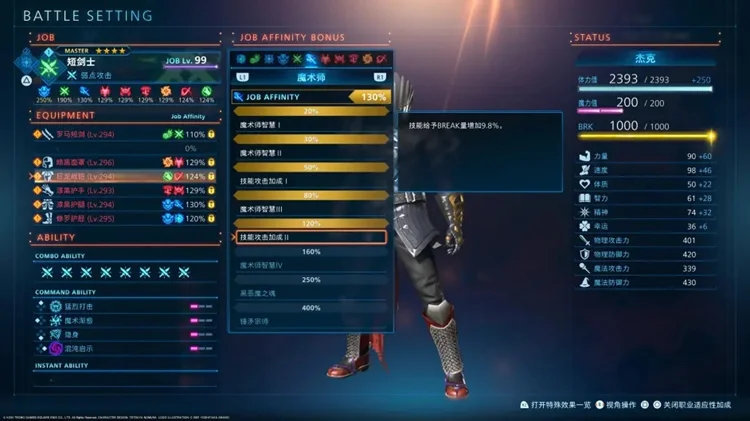Click the highlighted 魔术师 job tab icon
The height and width of the screenshot is (421, 750).
coord(312,59)
